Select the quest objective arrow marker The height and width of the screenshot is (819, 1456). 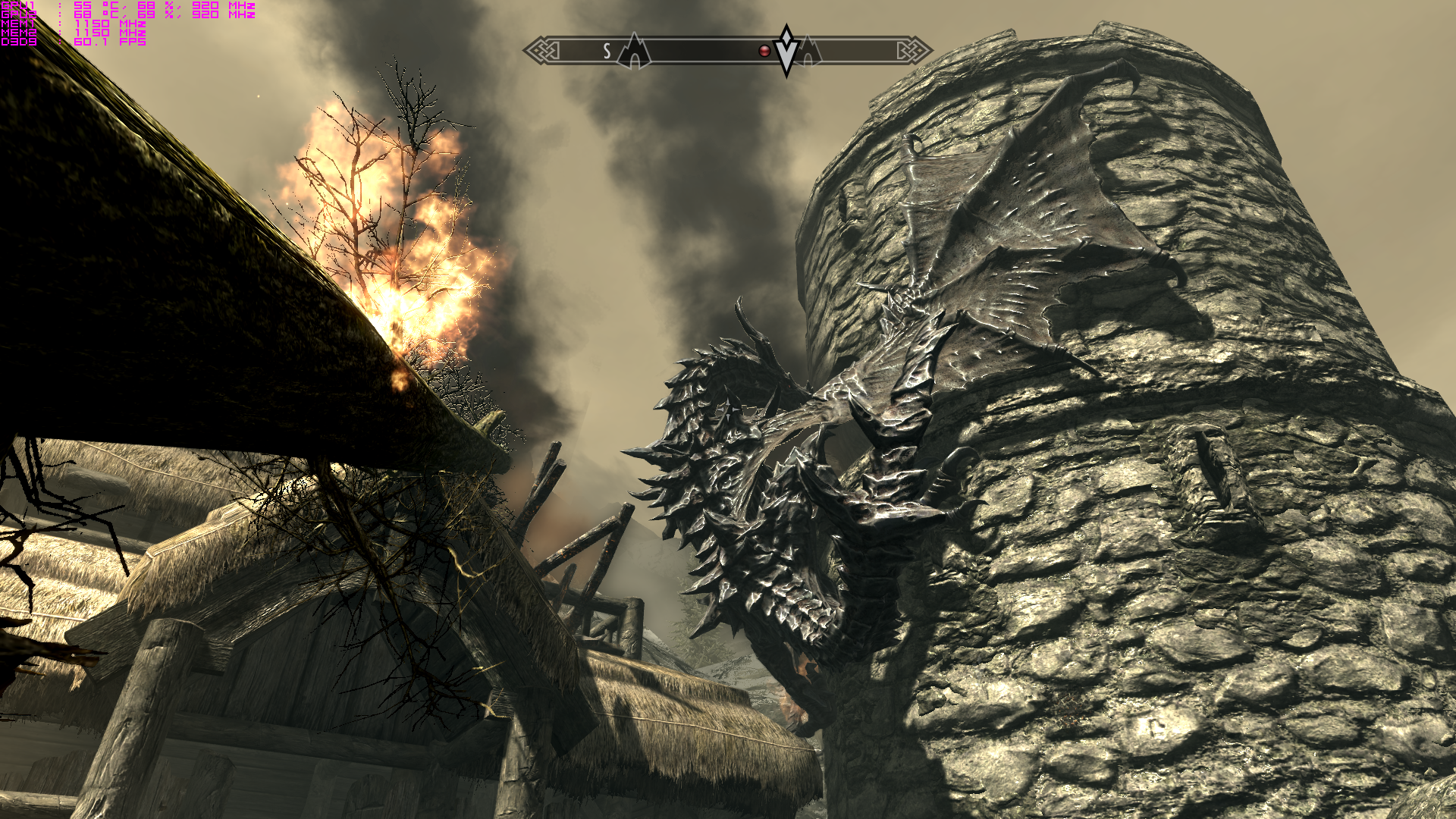coord(787,49)
